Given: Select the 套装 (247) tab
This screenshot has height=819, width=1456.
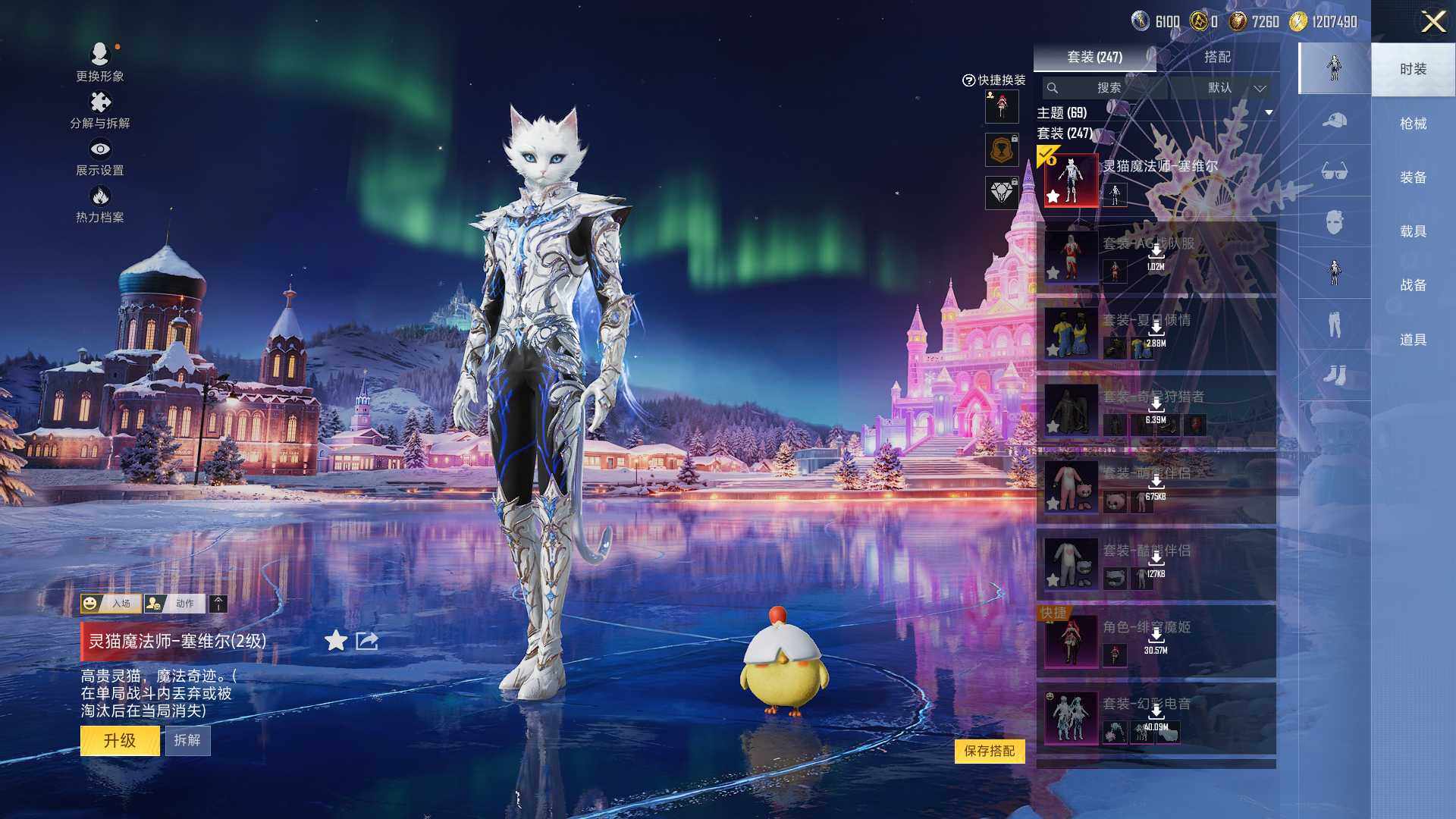Looking at the screenshot, I should pyautogui.click(x=1094, y=57).
